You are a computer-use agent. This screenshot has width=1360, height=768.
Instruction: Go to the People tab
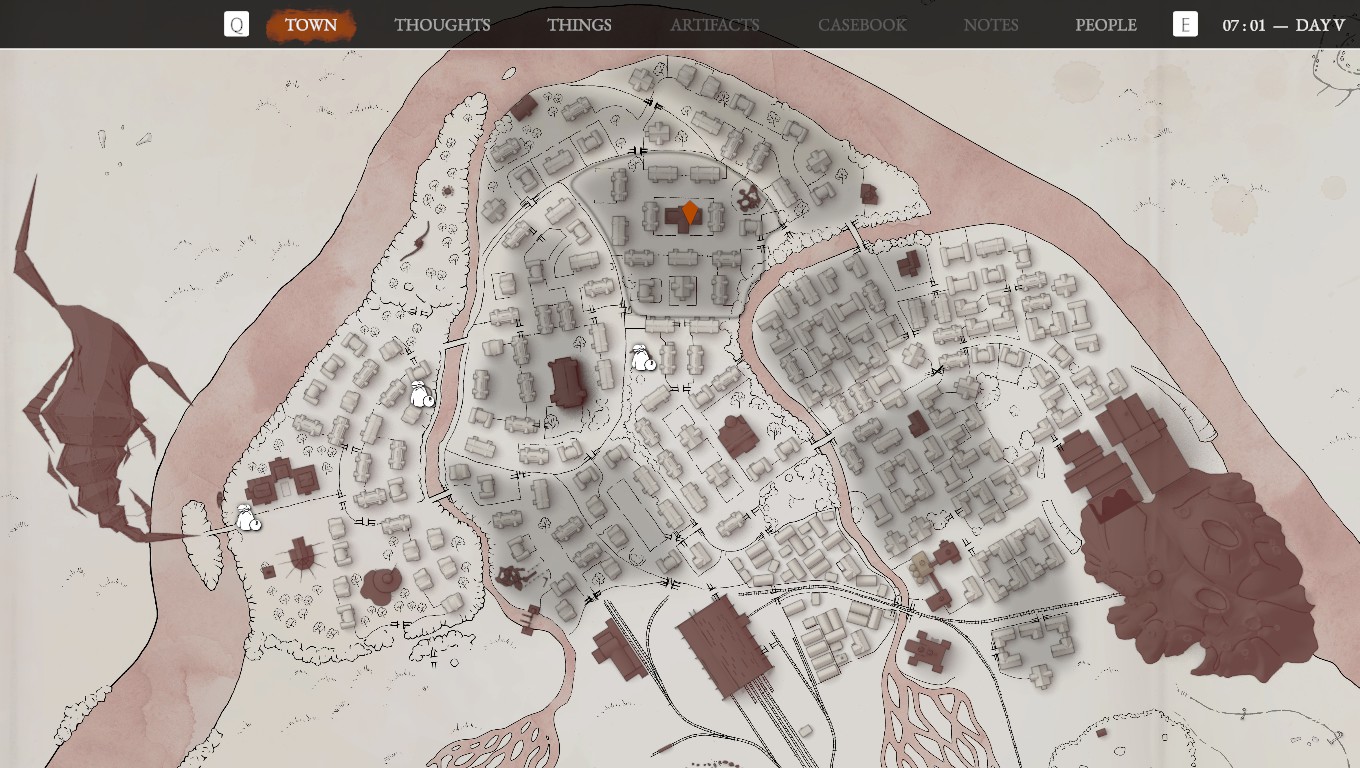pyautogui.click(x=1105, y=25)
